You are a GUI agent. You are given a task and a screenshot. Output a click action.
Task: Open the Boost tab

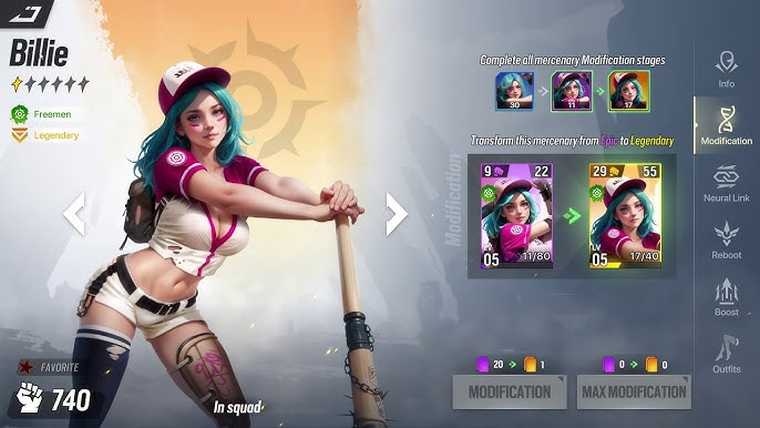coord(726,297)
